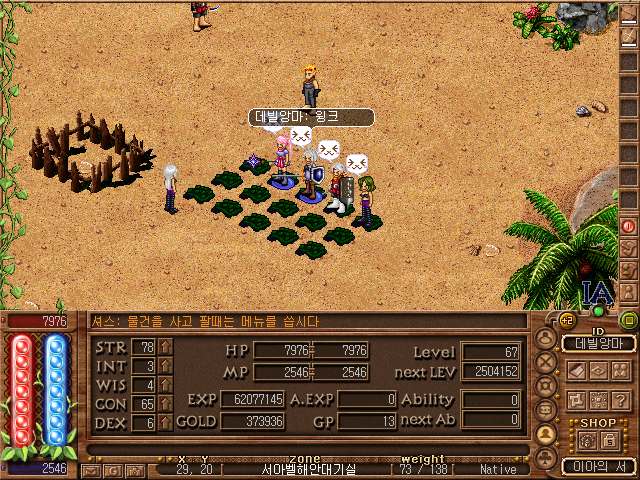Open the SHOP padlock button
This screenshot has height=480, width=640.
[x=609, y=440]
